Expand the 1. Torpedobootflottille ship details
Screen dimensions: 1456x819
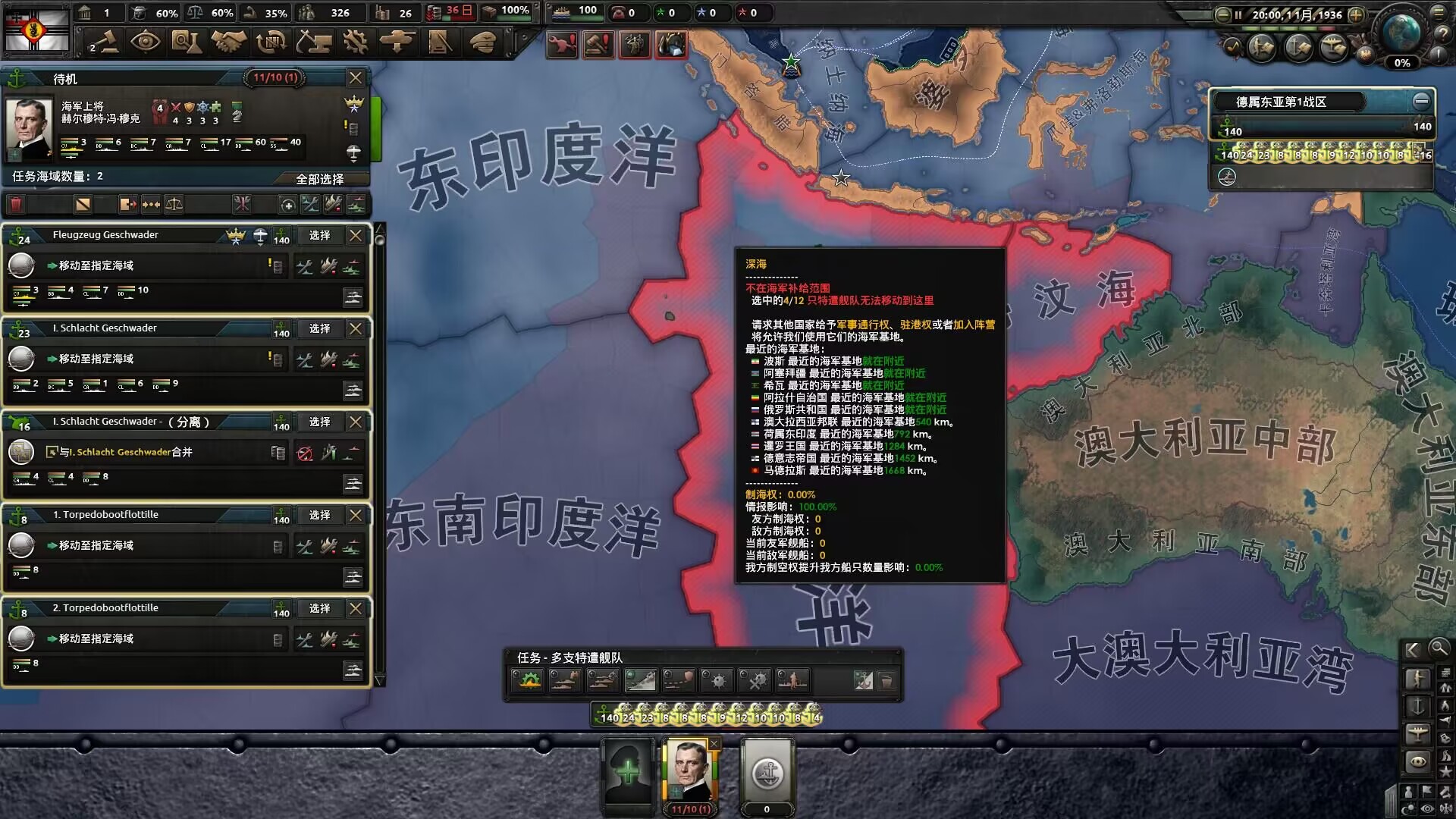(x=353, y=576)
